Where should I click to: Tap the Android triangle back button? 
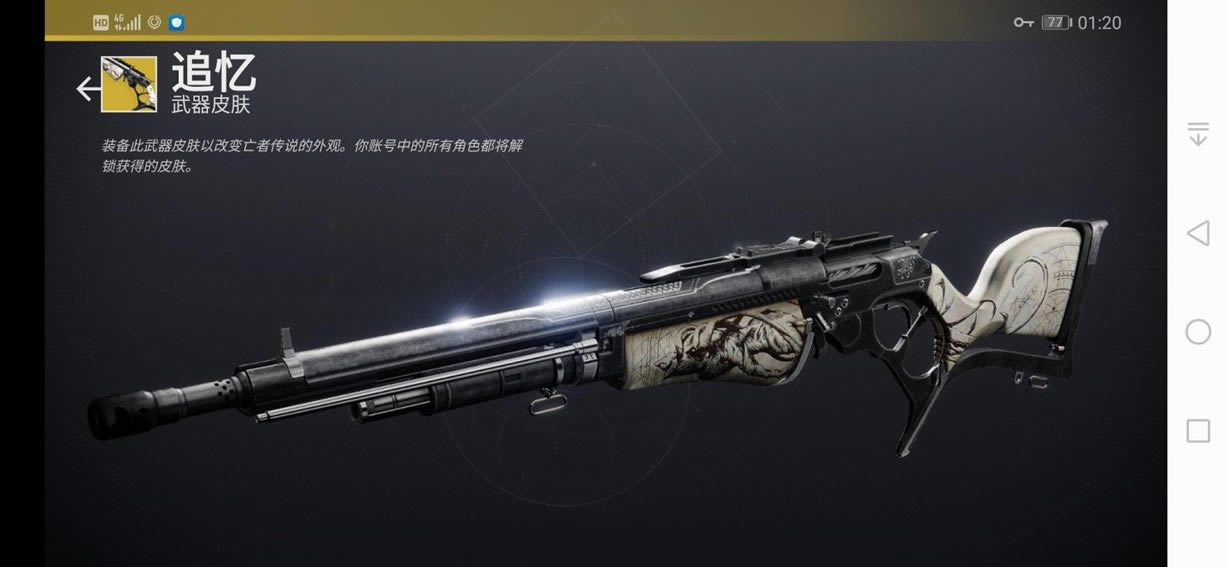[x=1197, y=234]
